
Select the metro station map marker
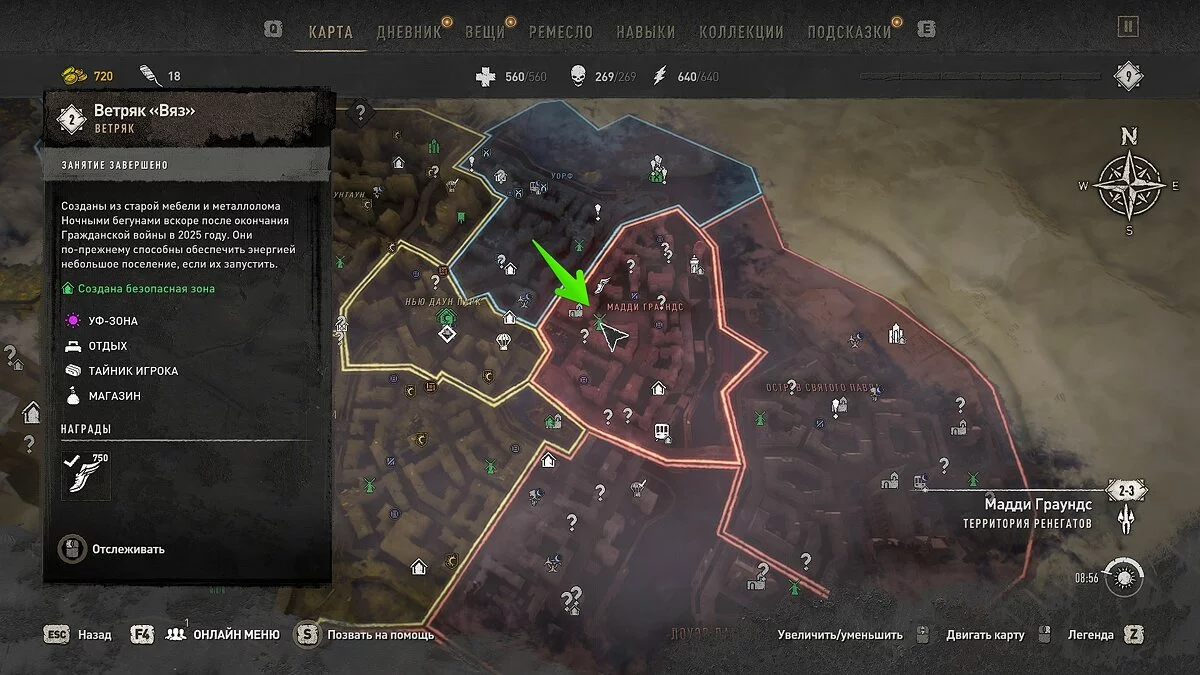tap(661, 432)
